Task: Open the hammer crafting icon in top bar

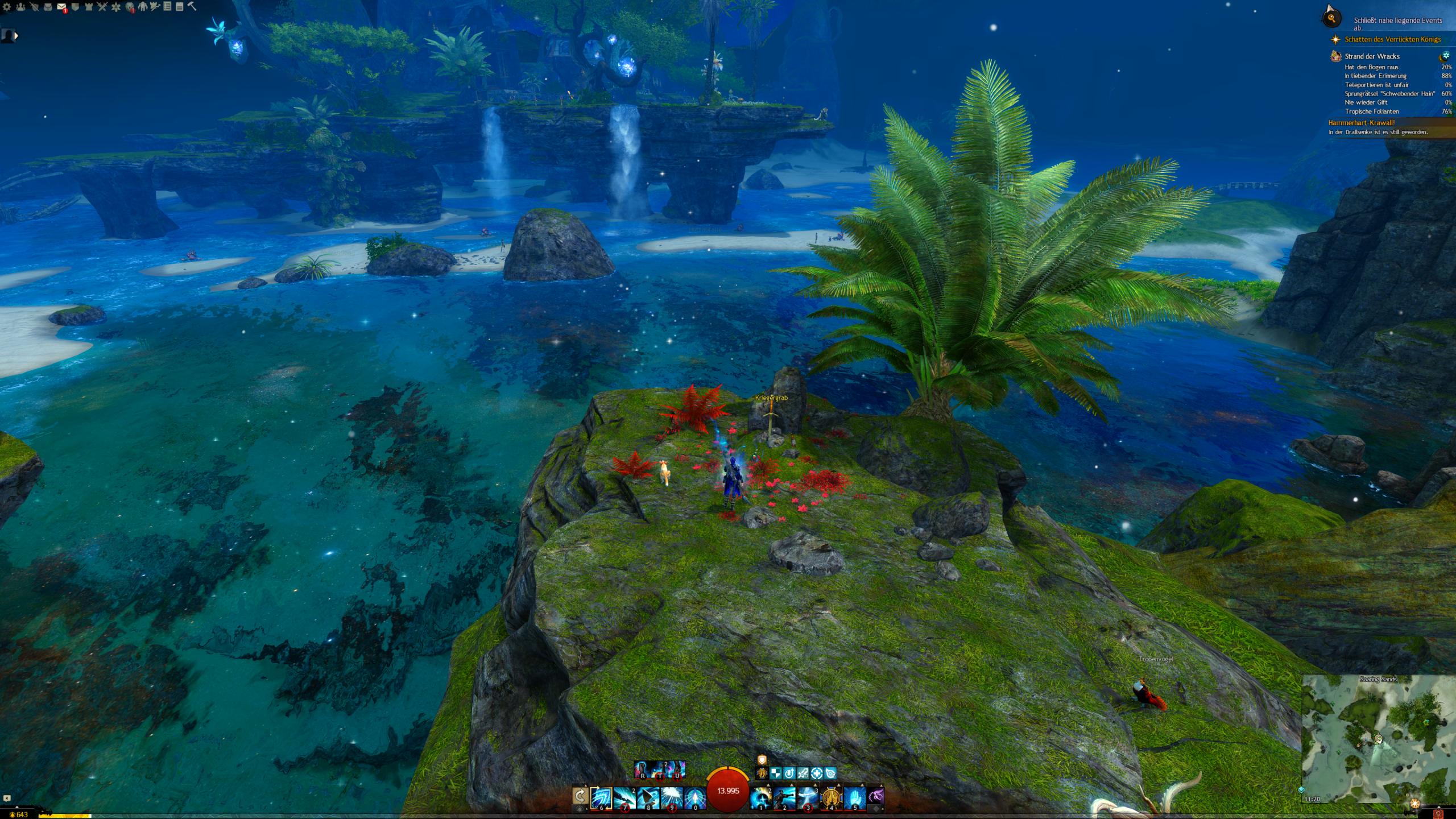Action: [192, 6]
